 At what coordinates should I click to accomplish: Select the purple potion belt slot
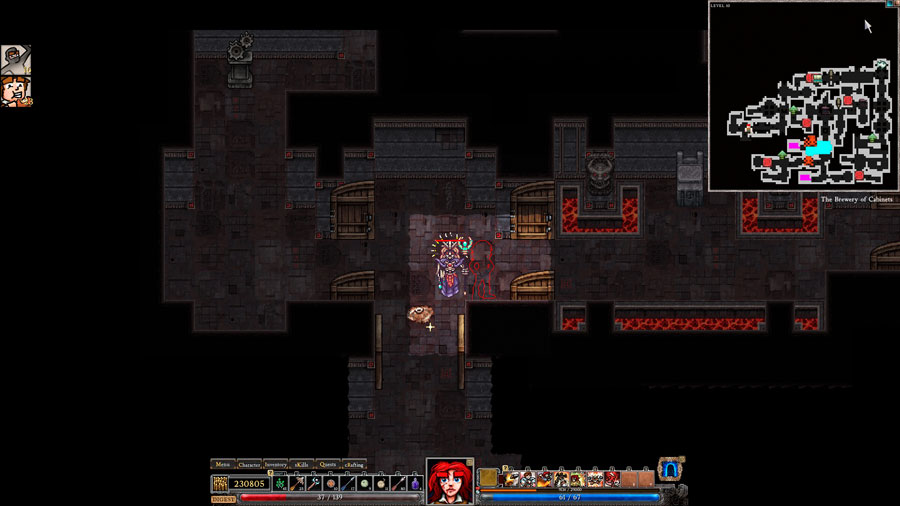coord(415,483)
